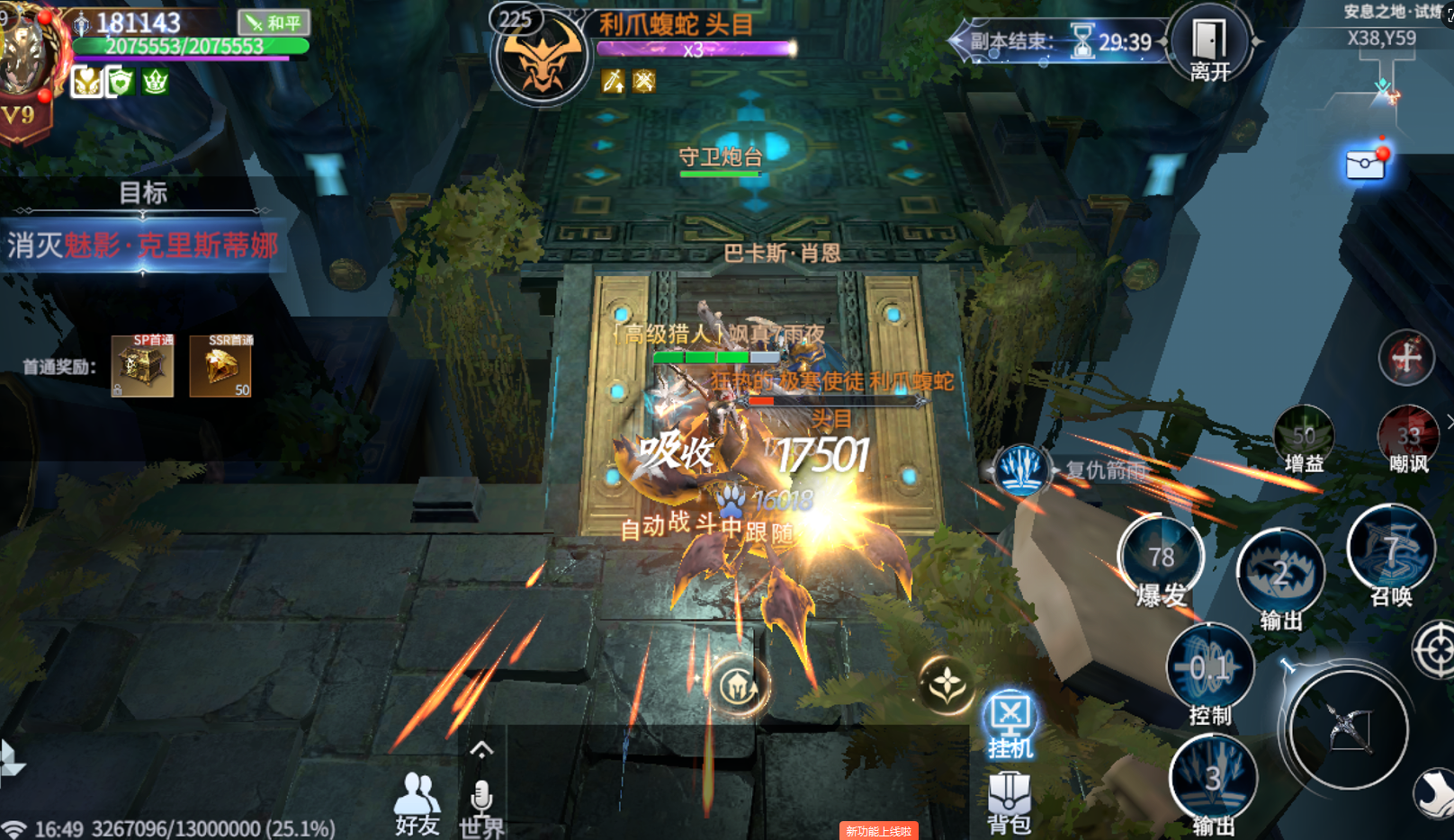
Task: Open the 消灭魅影·克里斯蒂娜 objective tracker
Action: coord(144,245)
